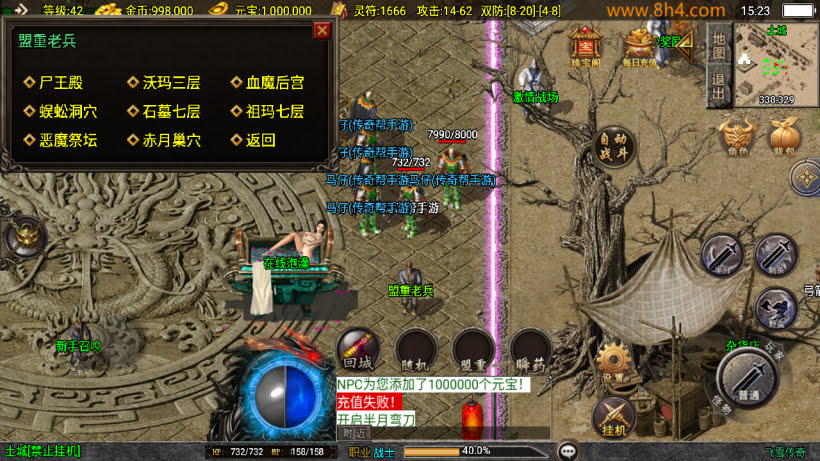
Task: Open the 背包 backpack
Action: click(x=783, y=137)
